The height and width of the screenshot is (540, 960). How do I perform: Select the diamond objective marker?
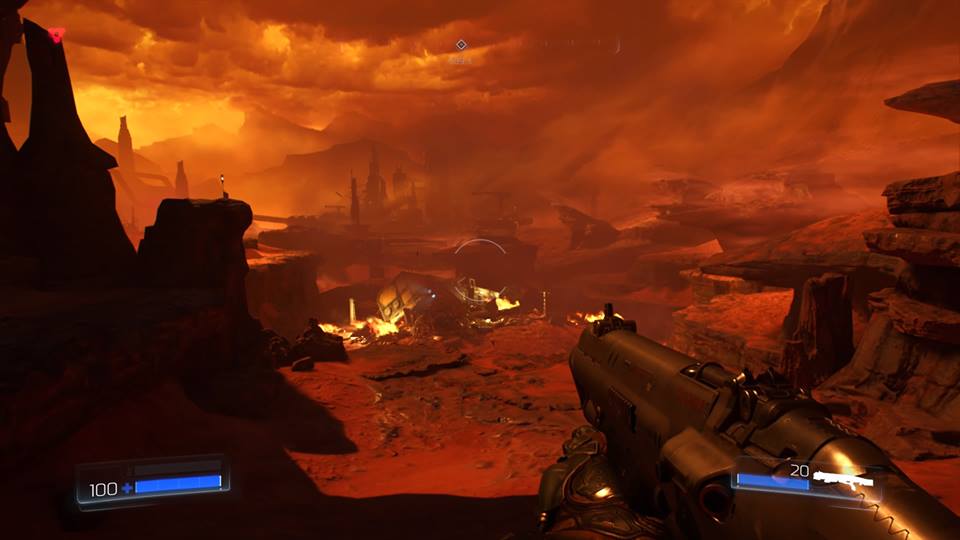(461, 45)
